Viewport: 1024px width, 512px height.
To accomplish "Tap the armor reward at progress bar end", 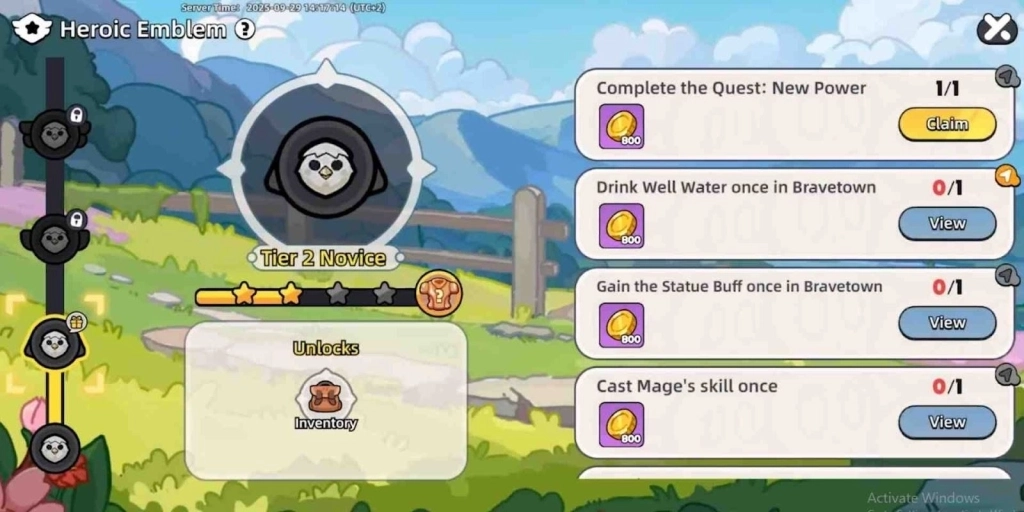I will click(x=438, y=294).
